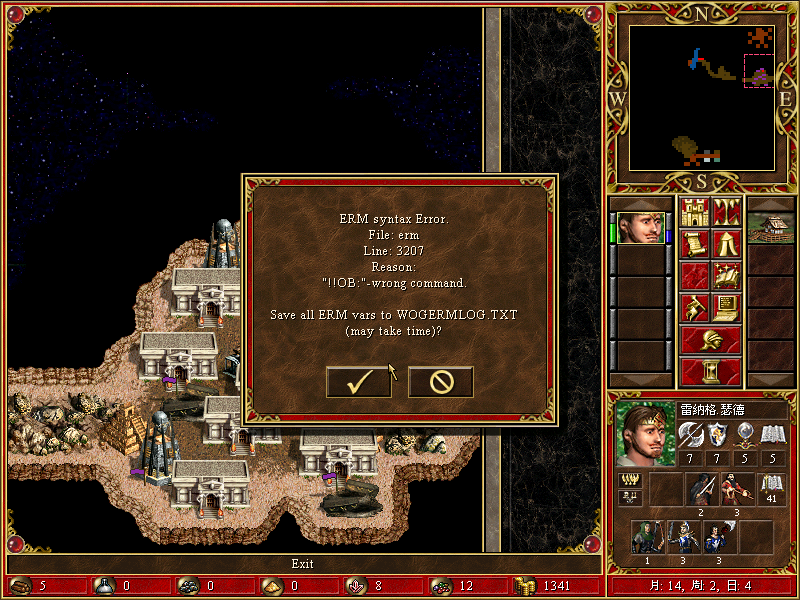Select the hero portrait in hero list
The image size is (800, 600).
[641, 227]
